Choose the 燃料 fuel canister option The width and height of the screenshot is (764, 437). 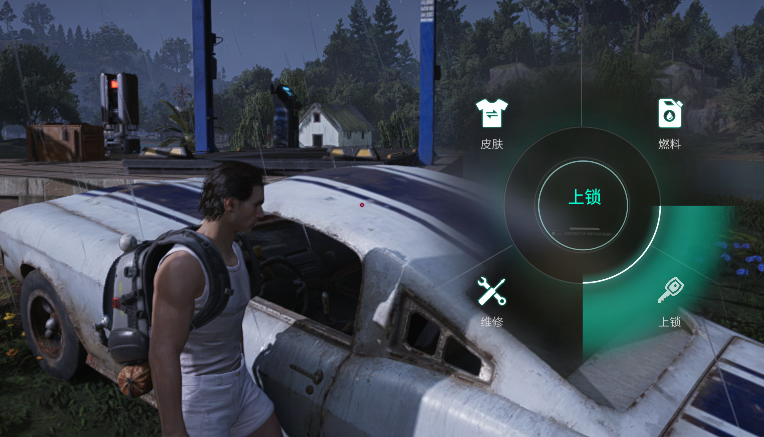pyautogui.click(x=669, y=114)
